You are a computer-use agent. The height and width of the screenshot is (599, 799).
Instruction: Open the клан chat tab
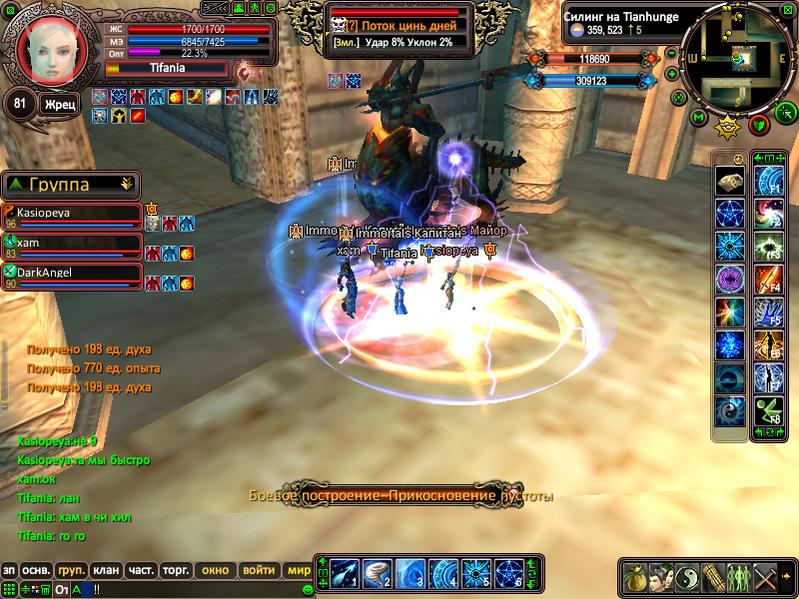(x=105, y=570)
